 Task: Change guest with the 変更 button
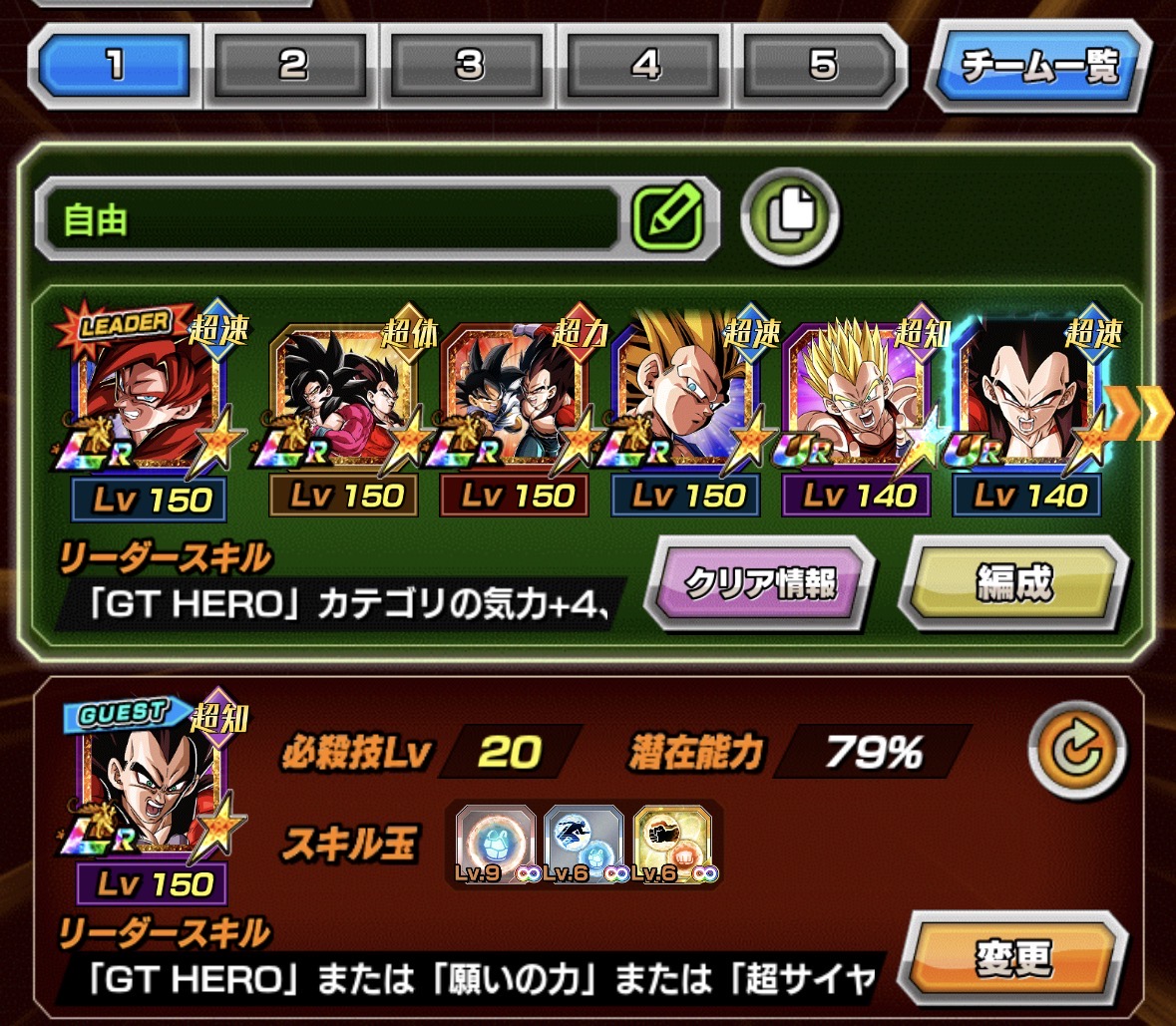point(1013,960)
